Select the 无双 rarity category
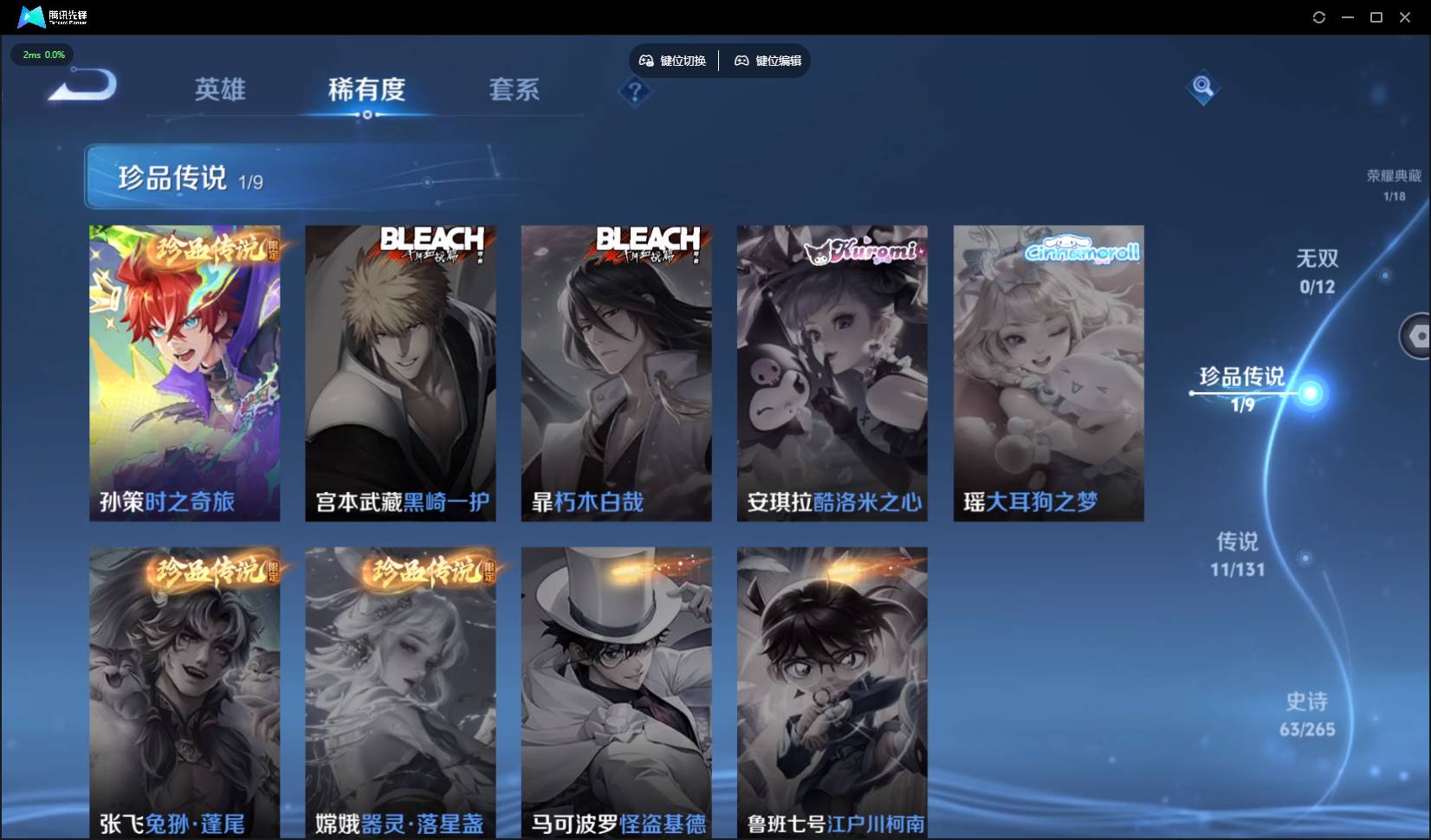This screenshot has height=840, width=1431. [1318, 270]
